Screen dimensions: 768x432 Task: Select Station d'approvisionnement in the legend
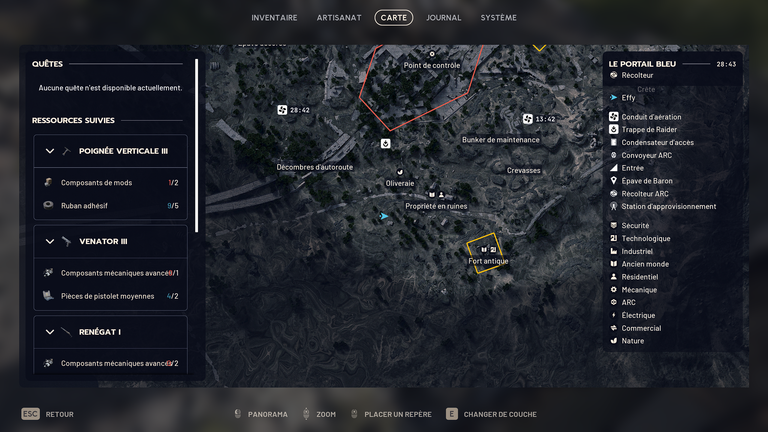click(668, 207)
